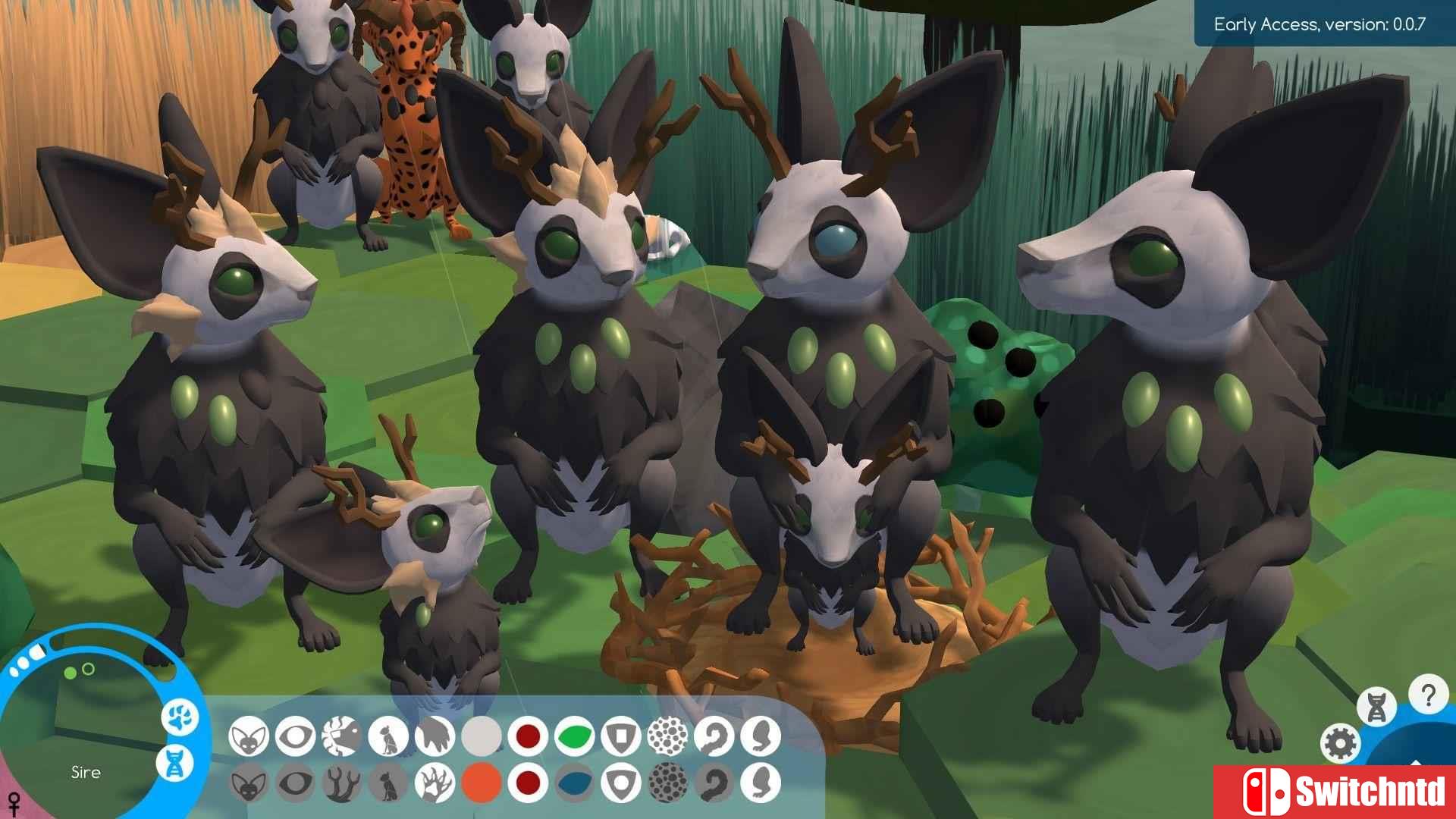Click the grey DNA helix button beside the gear
Screen dimensions: 1456x819
1376,707
